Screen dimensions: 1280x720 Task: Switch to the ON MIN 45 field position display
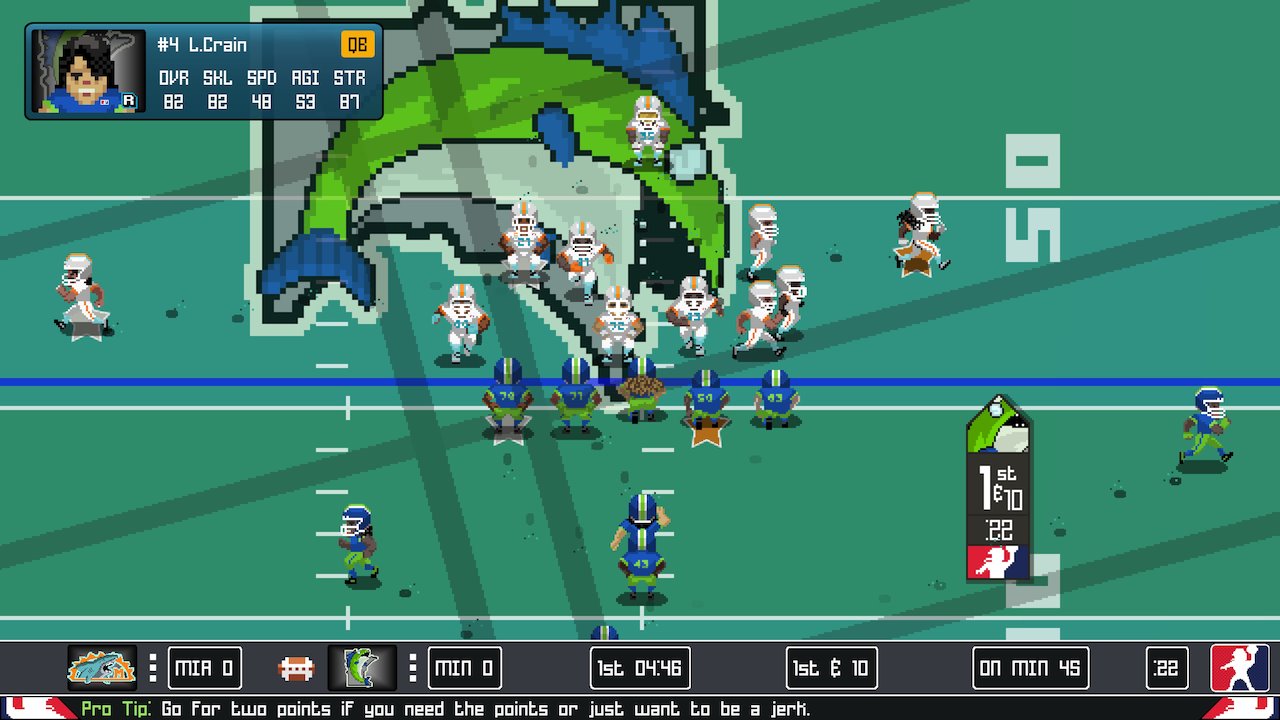click(x=1029, y=668)
